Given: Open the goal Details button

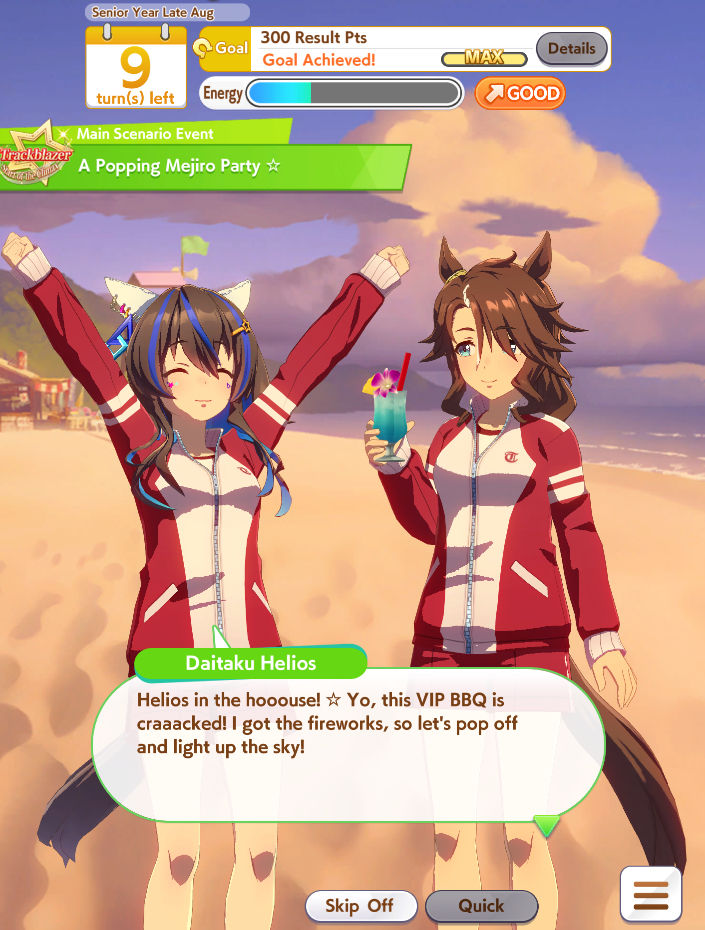Looking at the screenshot, I should [x=571, y=48].
